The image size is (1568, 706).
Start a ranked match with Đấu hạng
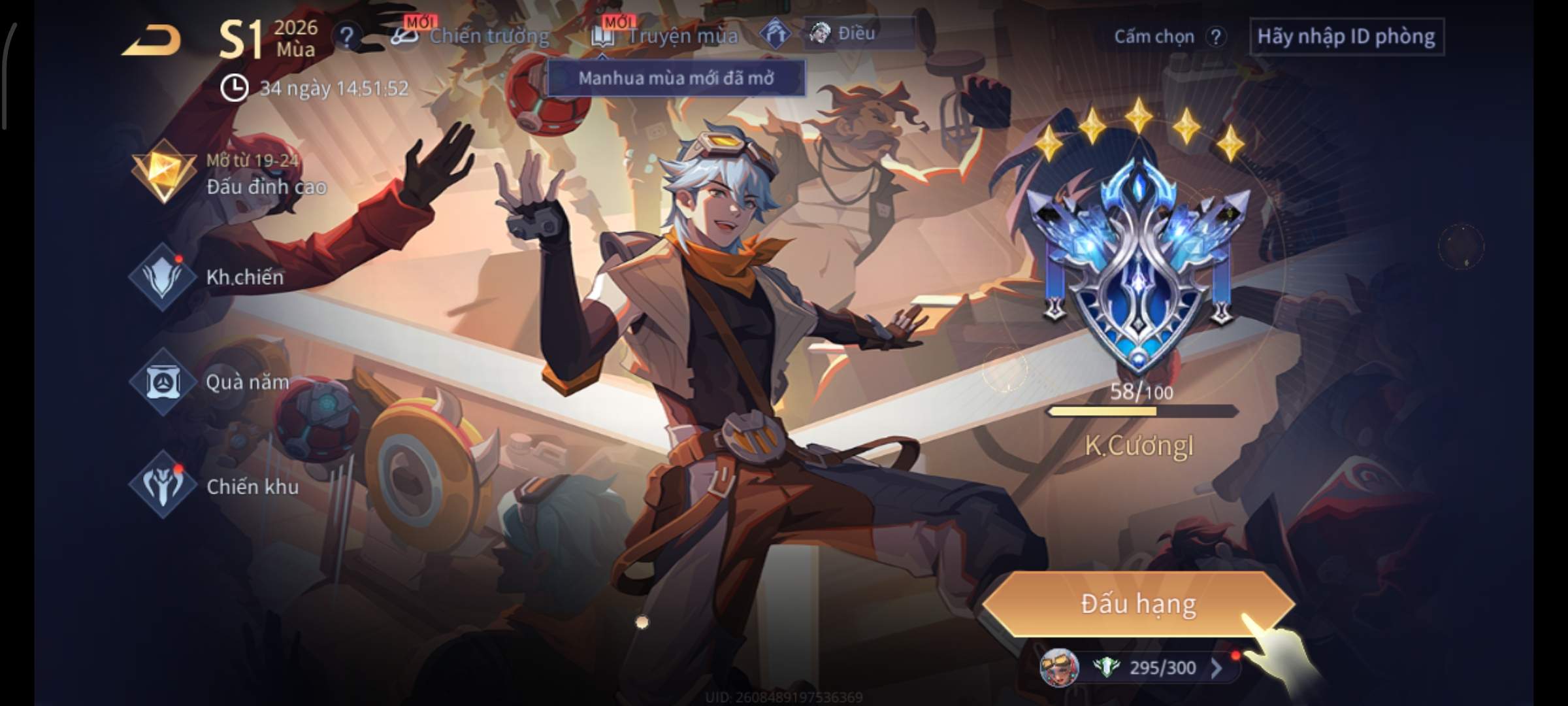[1138, 604]
